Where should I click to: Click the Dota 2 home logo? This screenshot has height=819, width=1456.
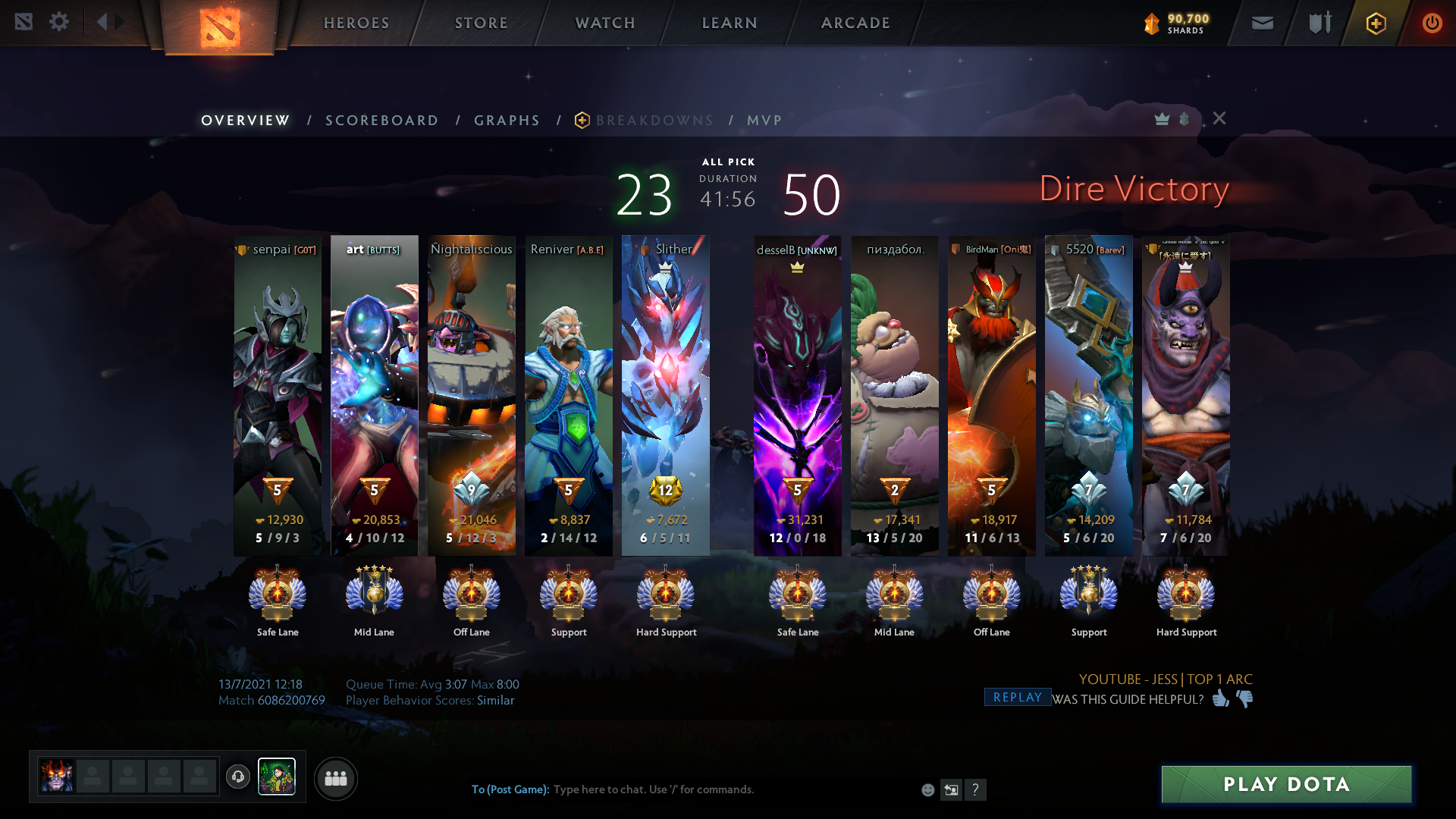[220, 27]
